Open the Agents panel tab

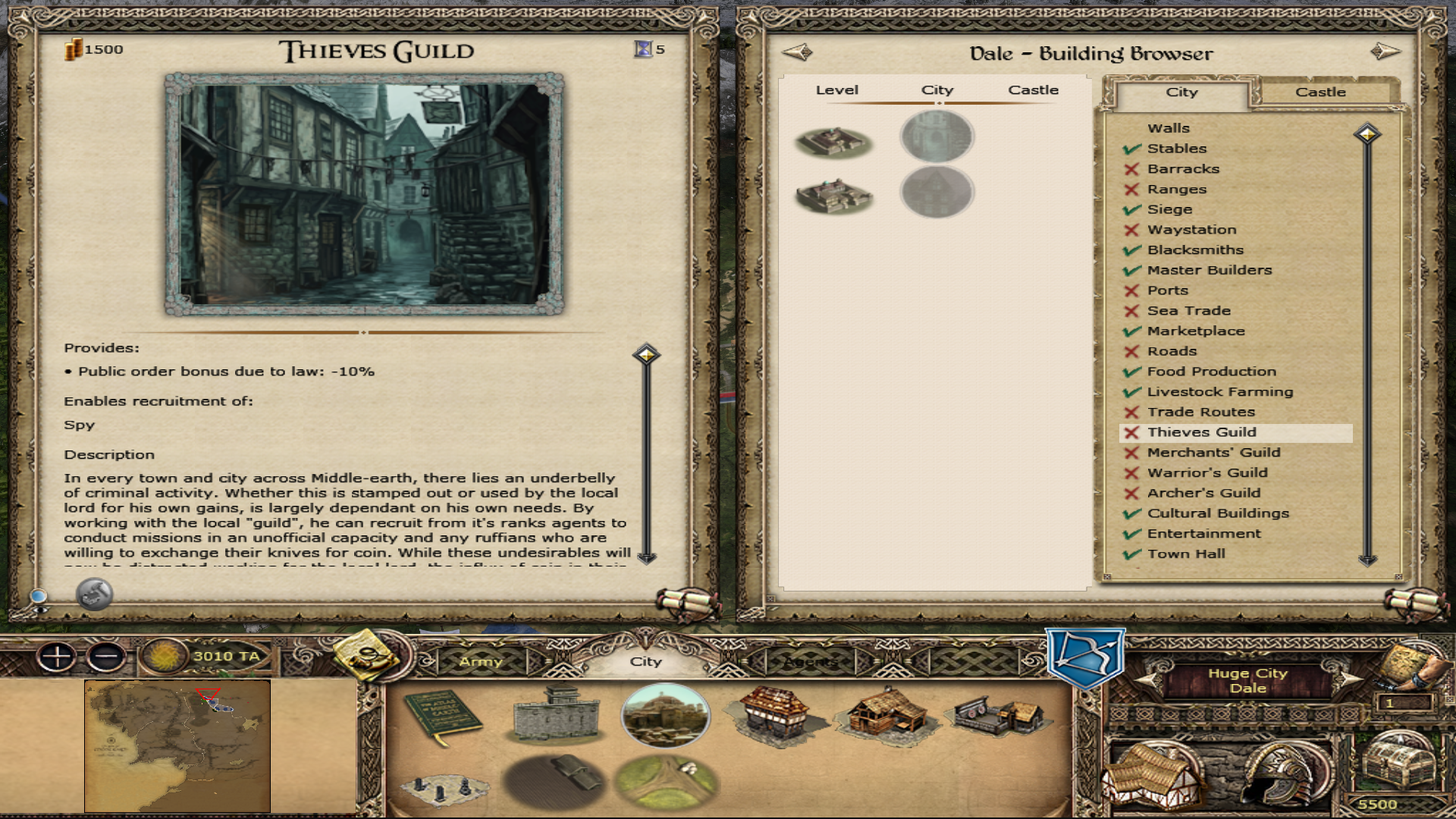click(x=810, y=662)
